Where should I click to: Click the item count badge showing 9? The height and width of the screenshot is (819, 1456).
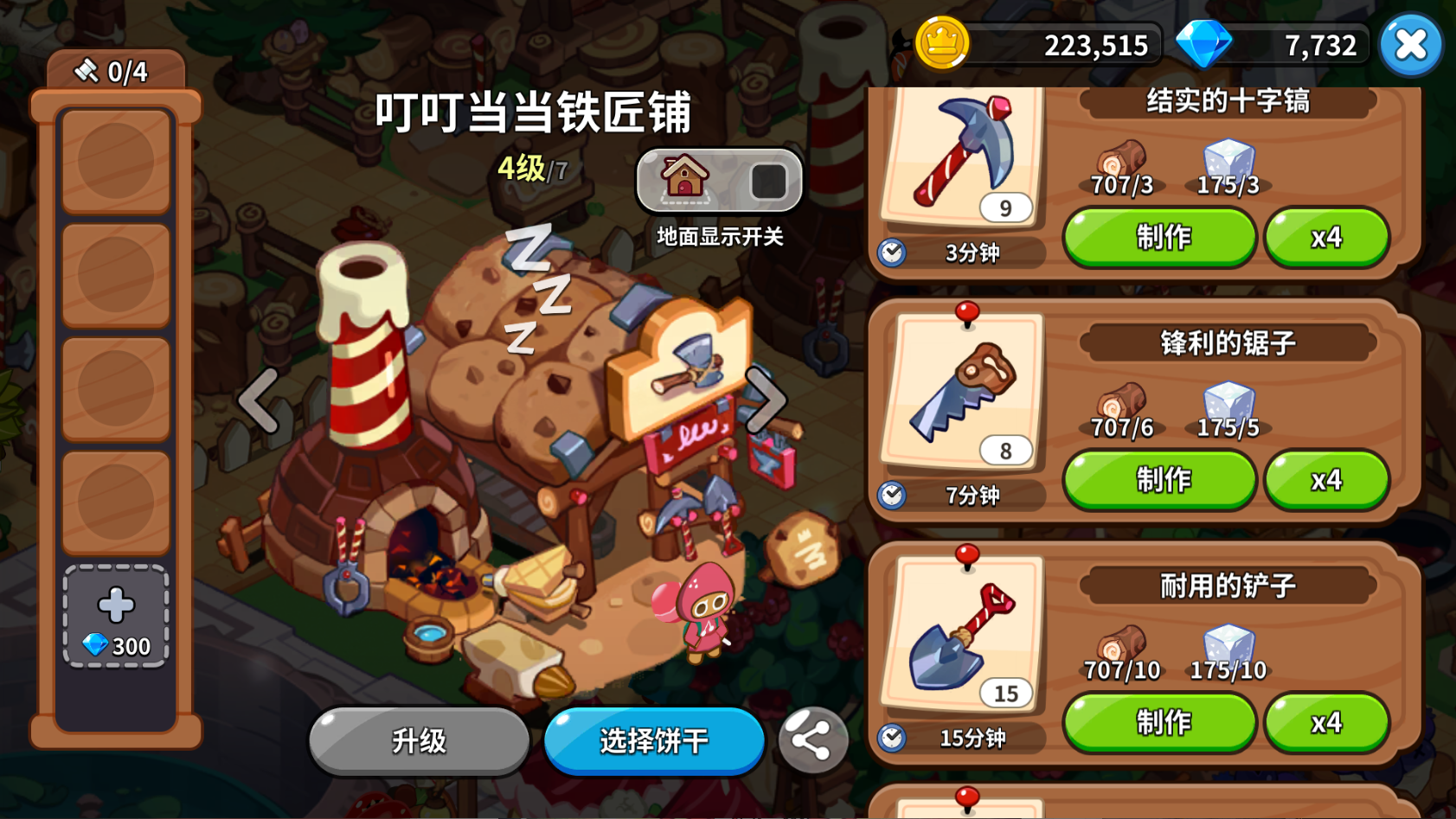[x=1005, y=208]
